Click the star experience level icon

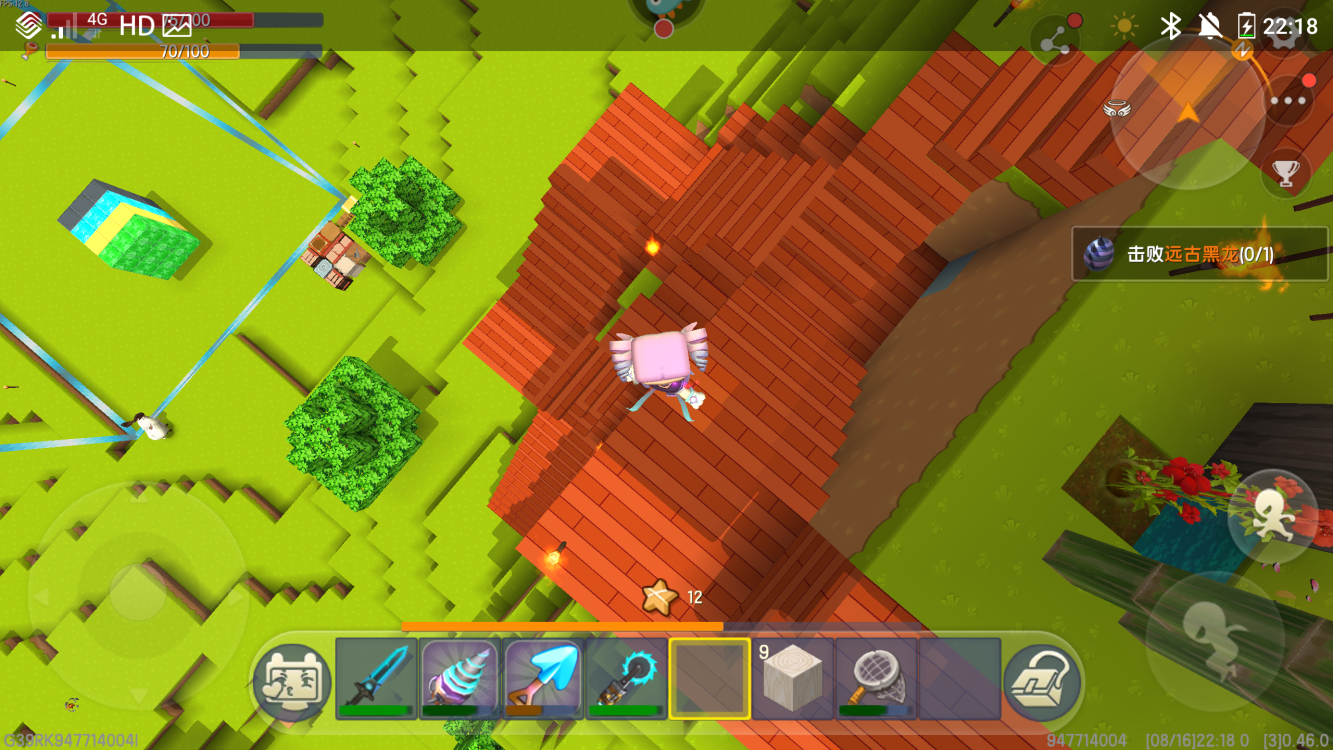click(659, 598)
